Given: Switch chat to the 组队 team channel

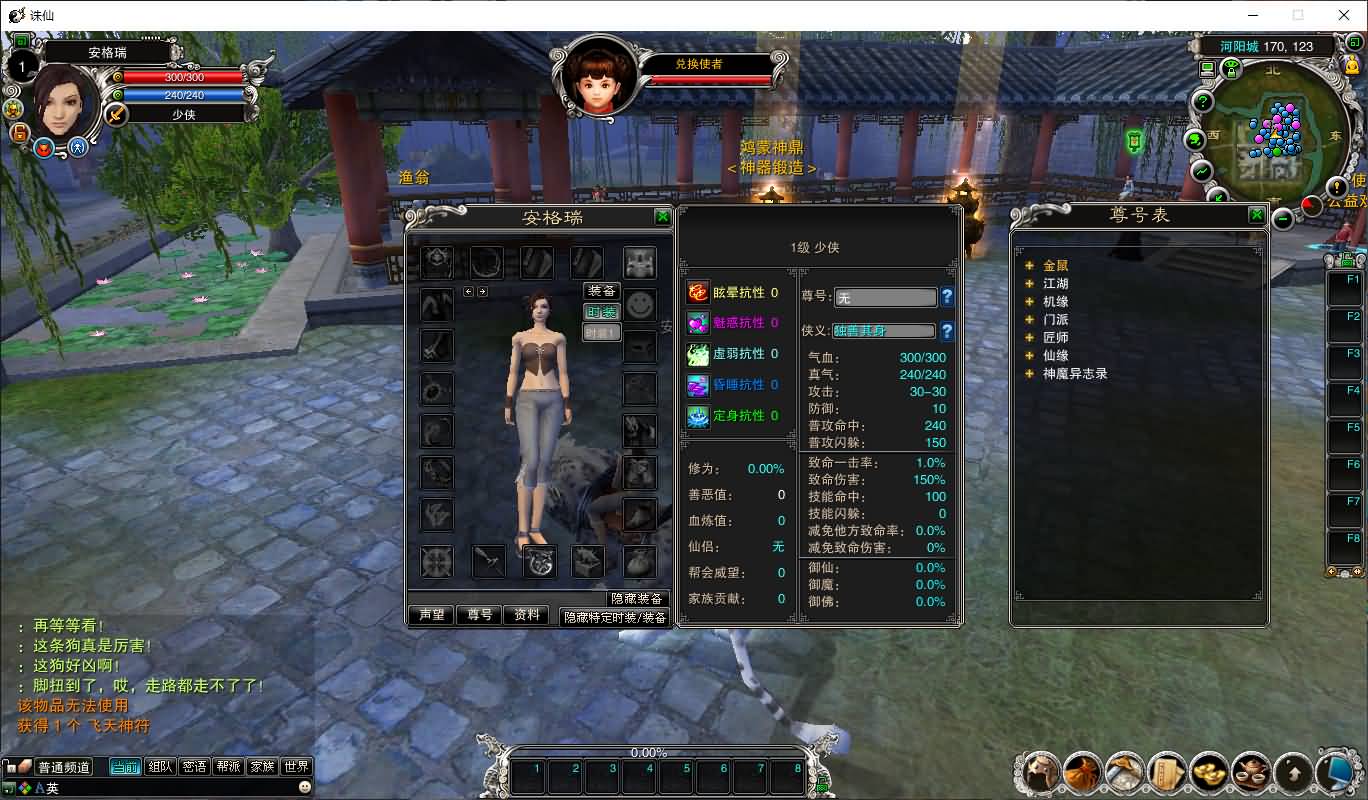Looking at the screenshot, I should coord(160,767).
